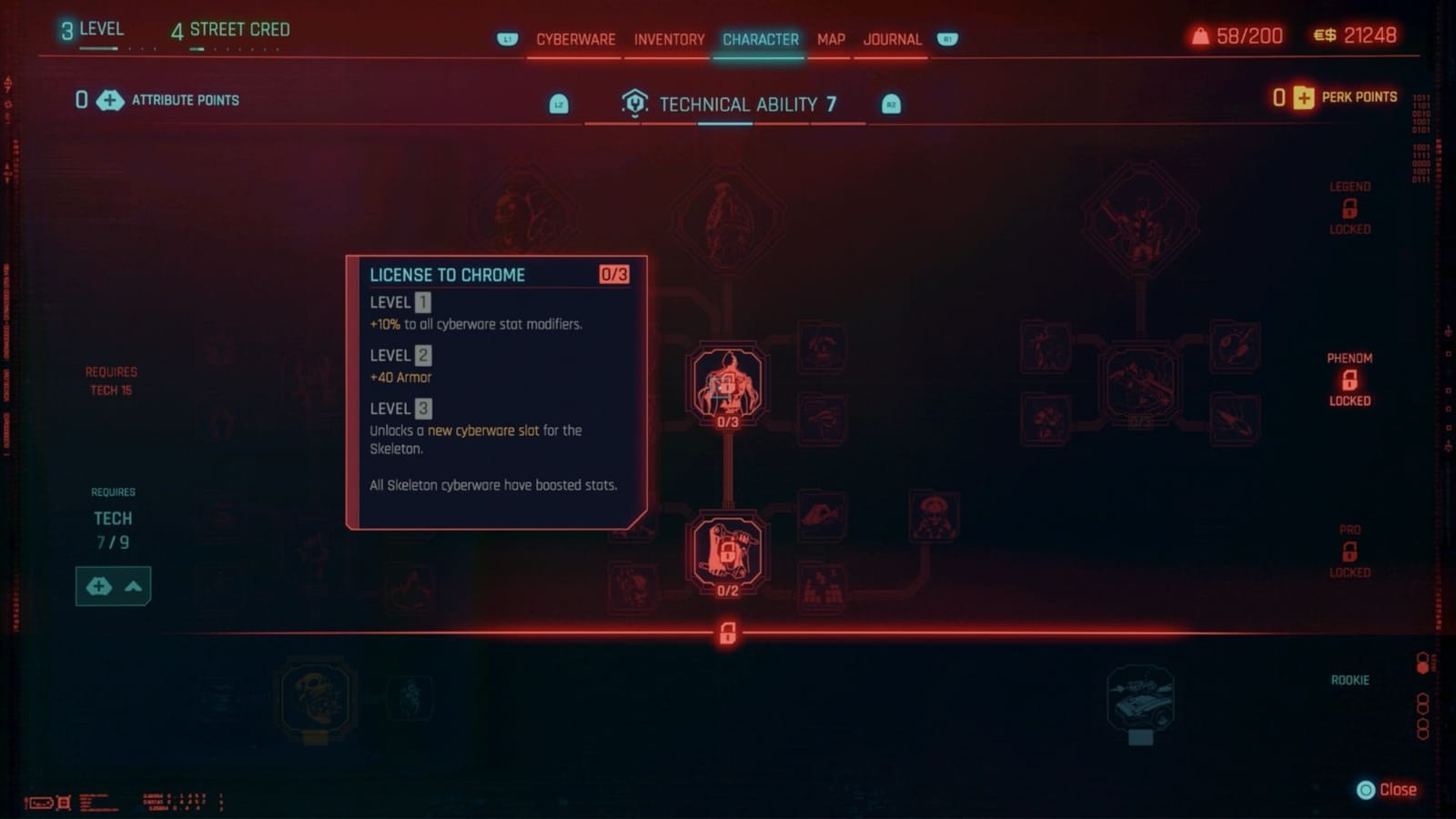This screenshot has height=819, width=1456.
Task: Open the Technical Ability shield icon
Action: click(634, 102)
